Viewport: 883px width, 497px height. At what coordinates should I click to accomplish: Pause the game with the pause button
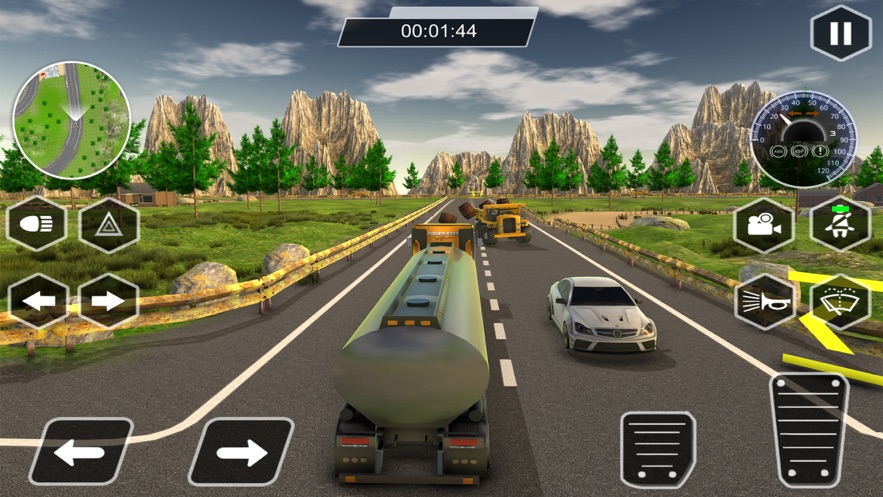point(840,33)
